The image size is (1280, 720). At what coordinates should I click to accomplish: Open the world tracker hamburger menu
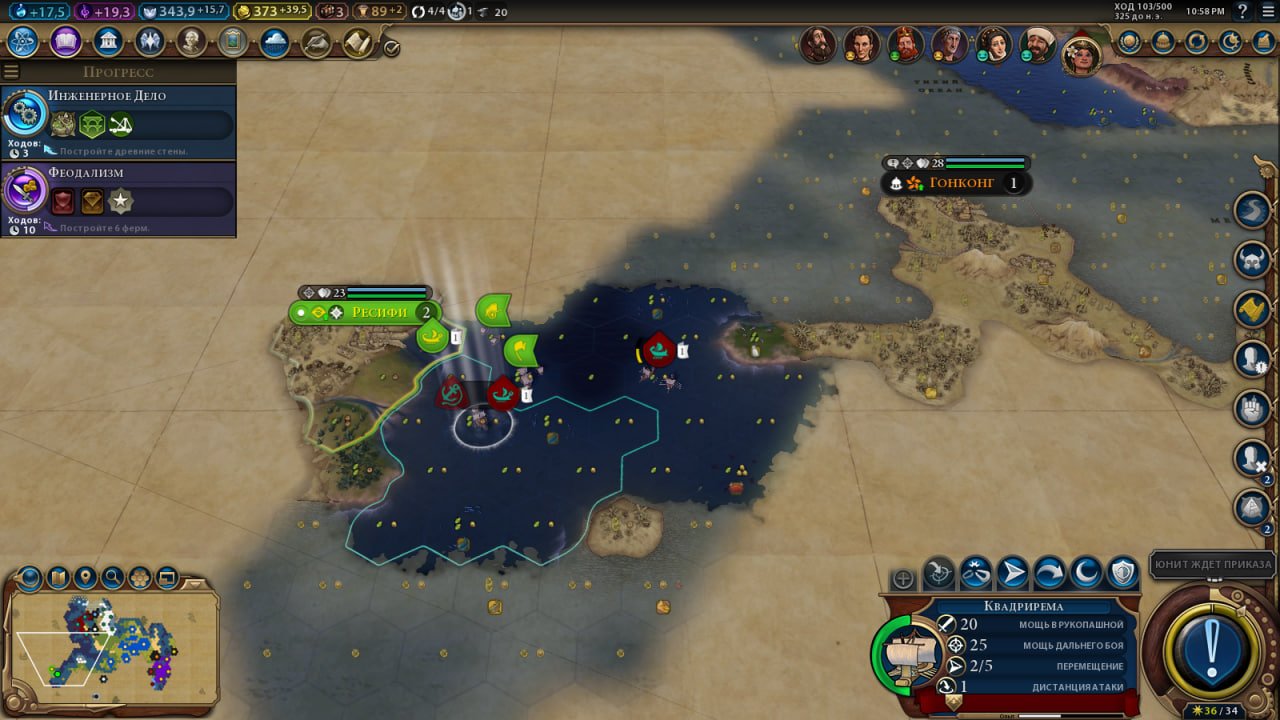coord(11,72)
